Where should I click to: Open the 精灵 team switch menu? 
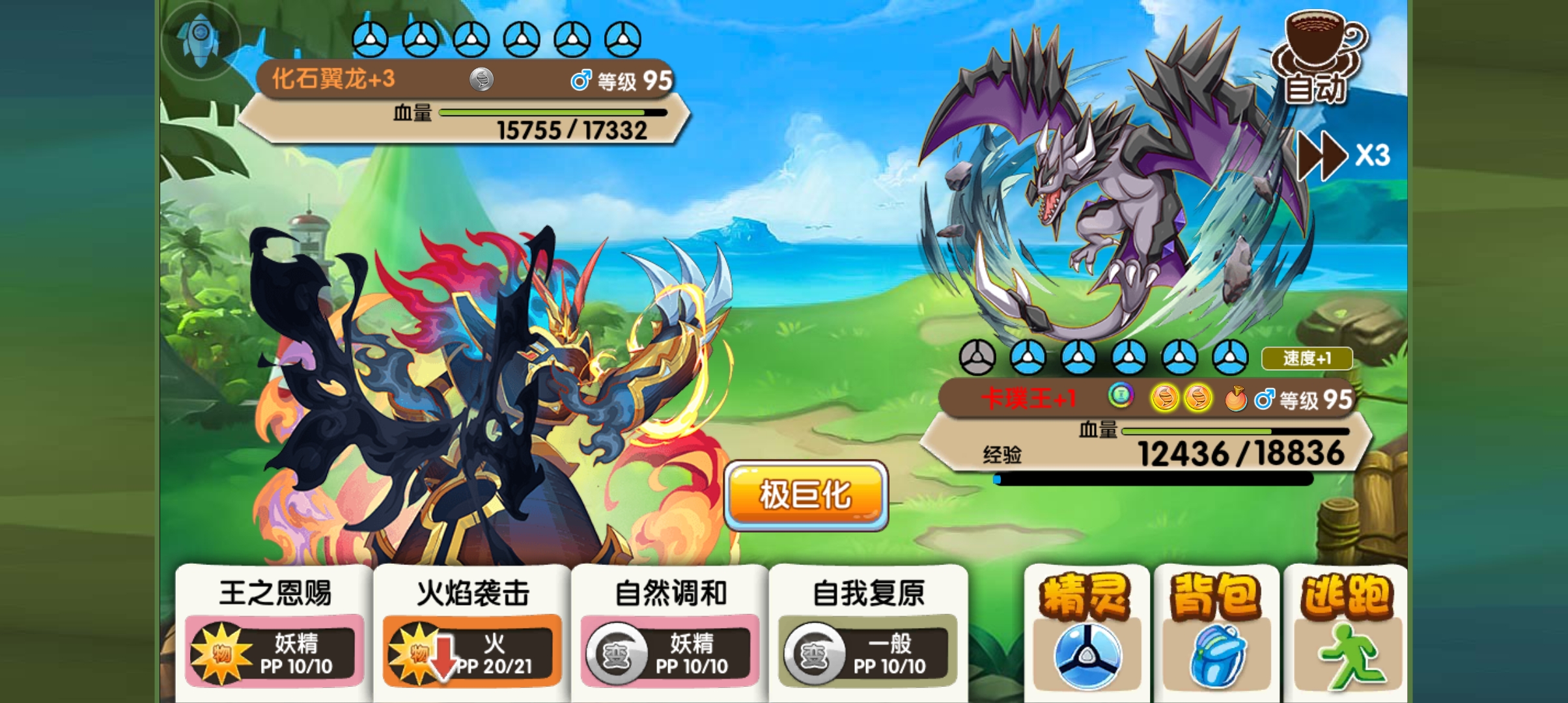pos(1085,630)
